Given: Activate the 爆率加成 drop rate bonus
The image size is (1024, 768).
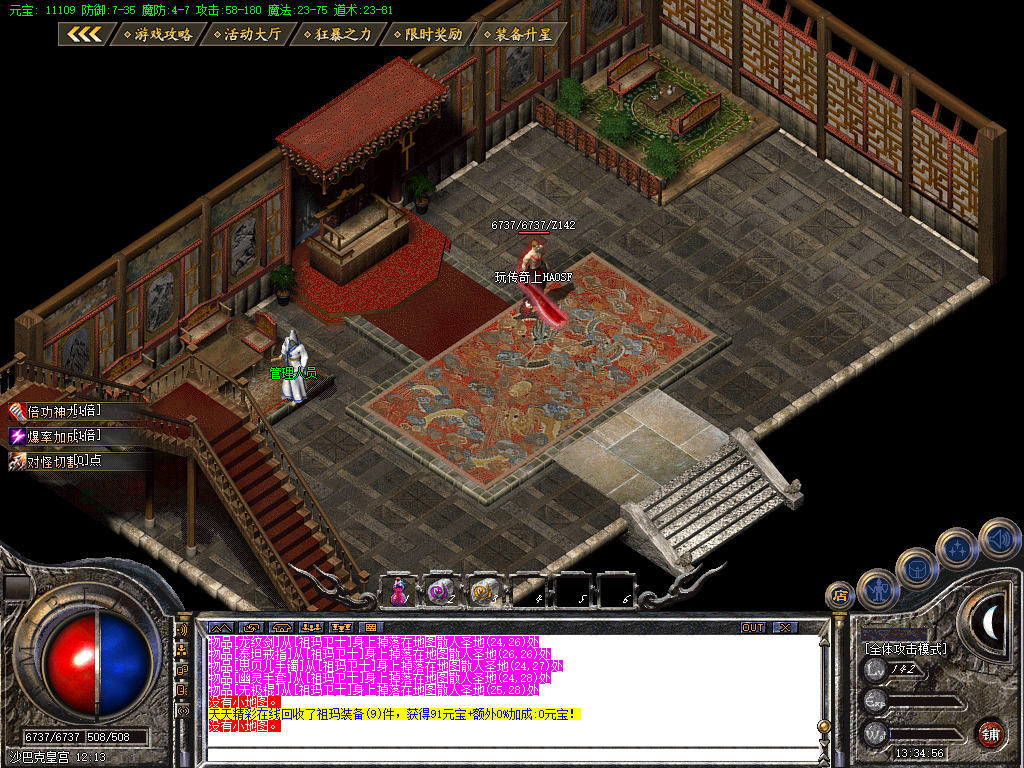Looking at the screenshot, I should coord(56,436).
